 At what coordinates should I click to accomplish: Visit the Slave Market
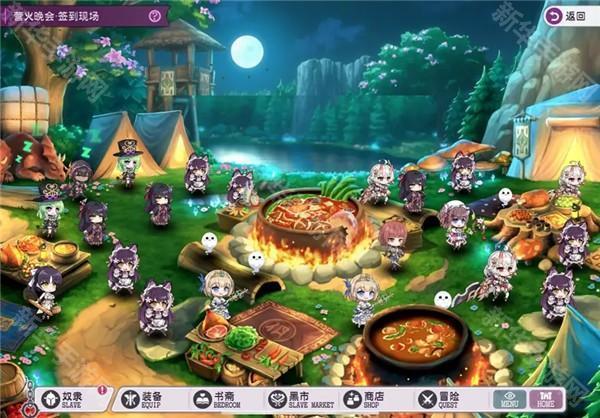click(x=299, y=400)
